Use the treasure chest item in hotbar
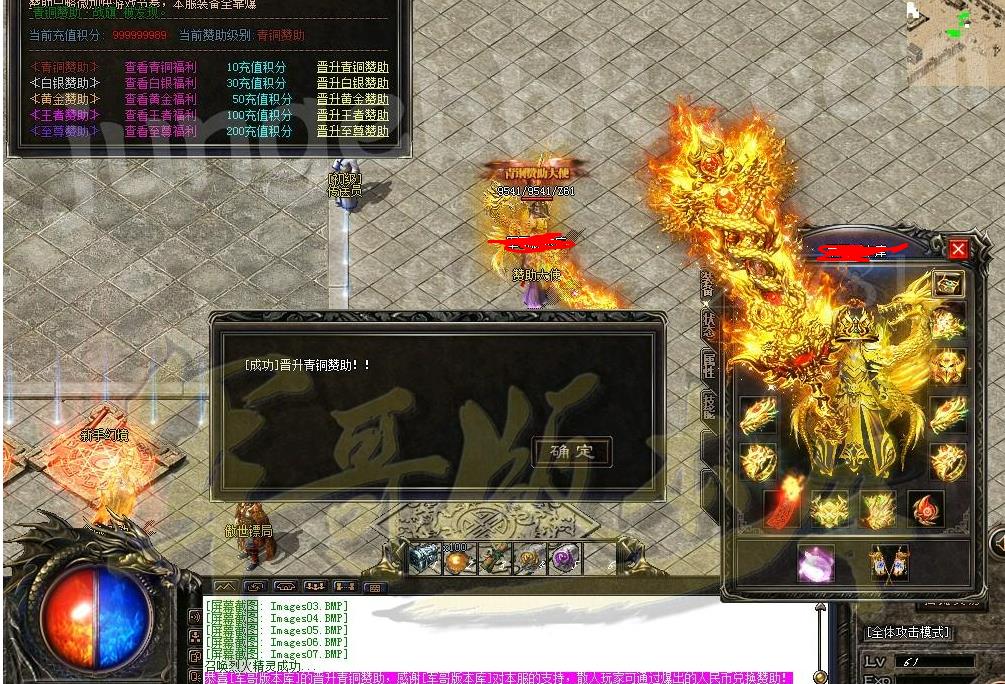The width and height of the screenshot is (1005, 684). [423, 558]
